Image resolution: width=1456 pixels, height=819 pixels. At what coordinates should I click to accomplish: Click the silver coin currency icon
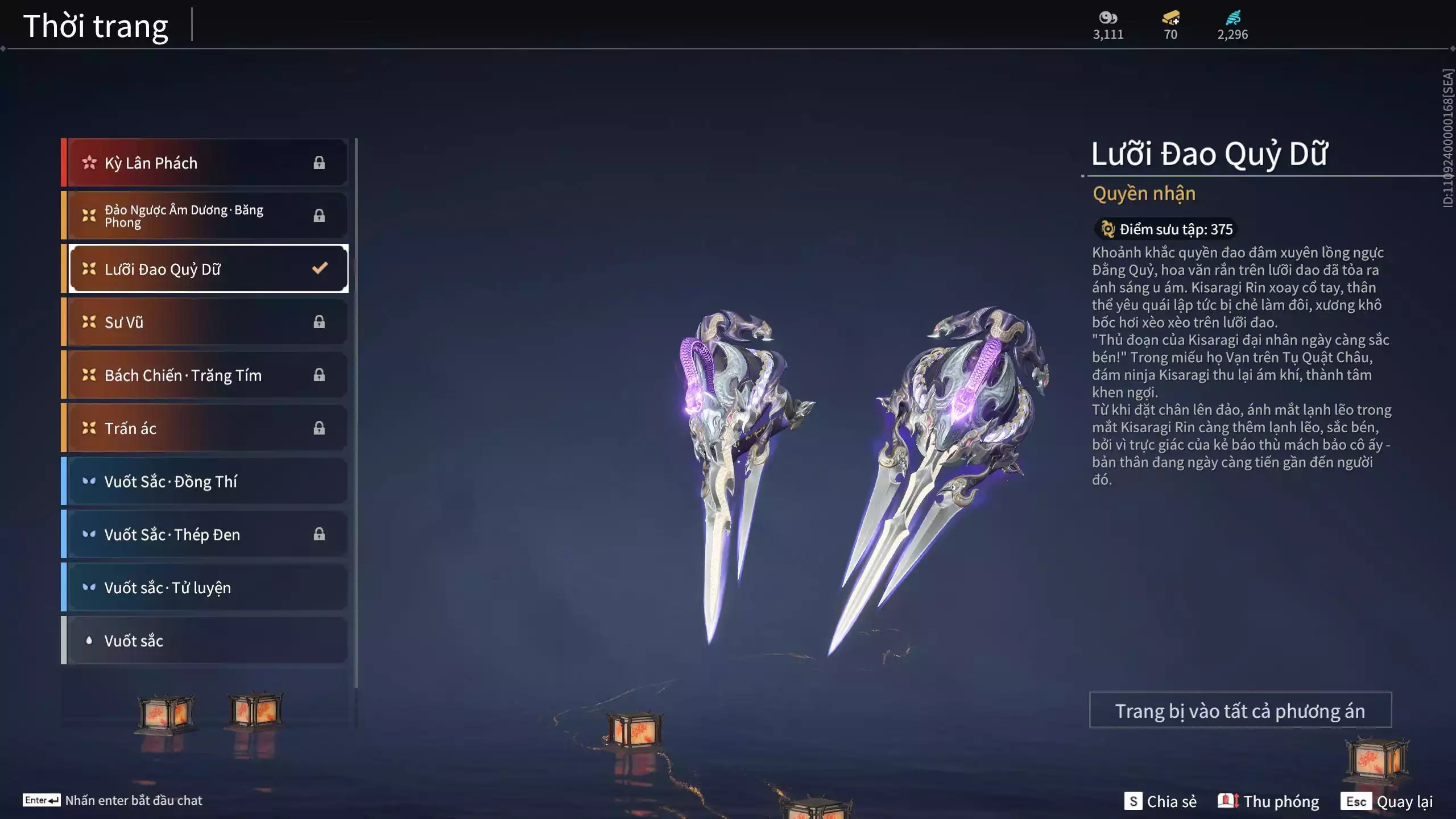click(1108, 18)
